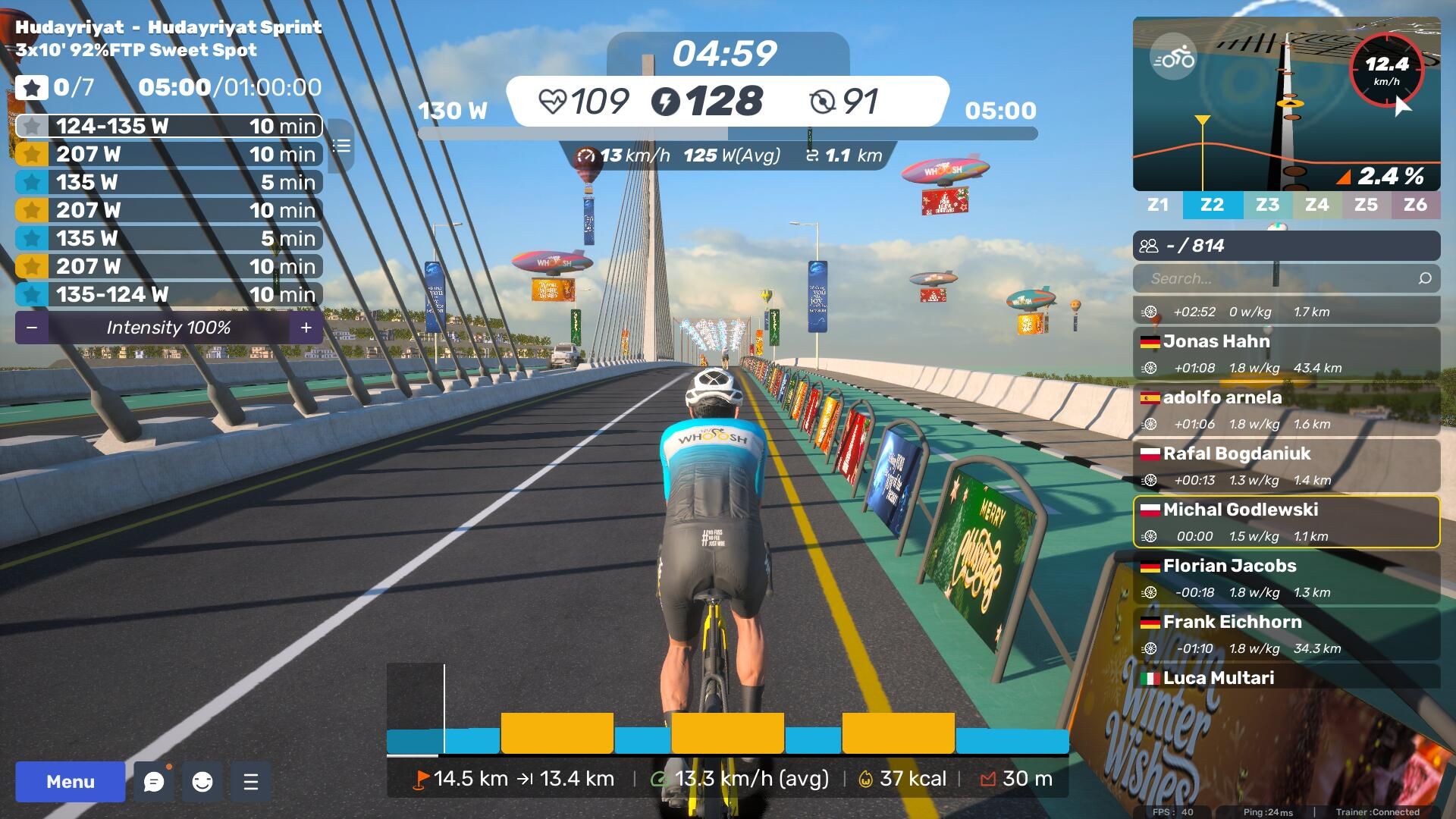Open the smiley emote picker
The width and height of the screenshot is (1456, 819).
pyautogui.click(x=202, y=782)
